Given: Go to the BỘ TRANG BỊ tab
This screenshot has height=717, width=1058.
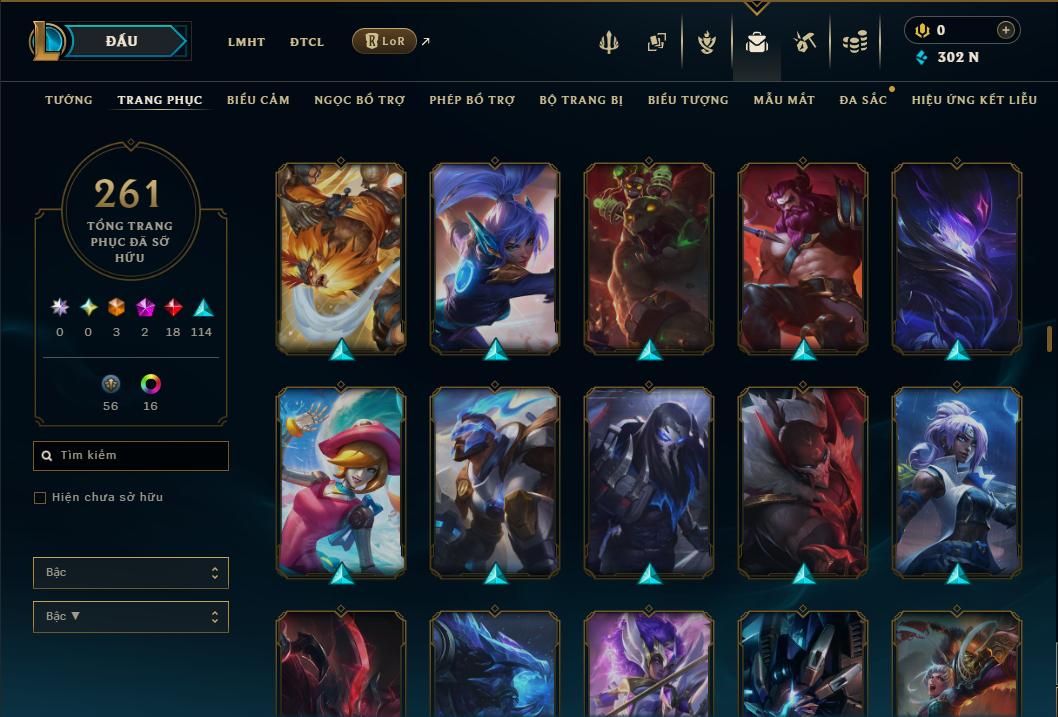Looking at the screenshot, I should (x=580, y=100).
